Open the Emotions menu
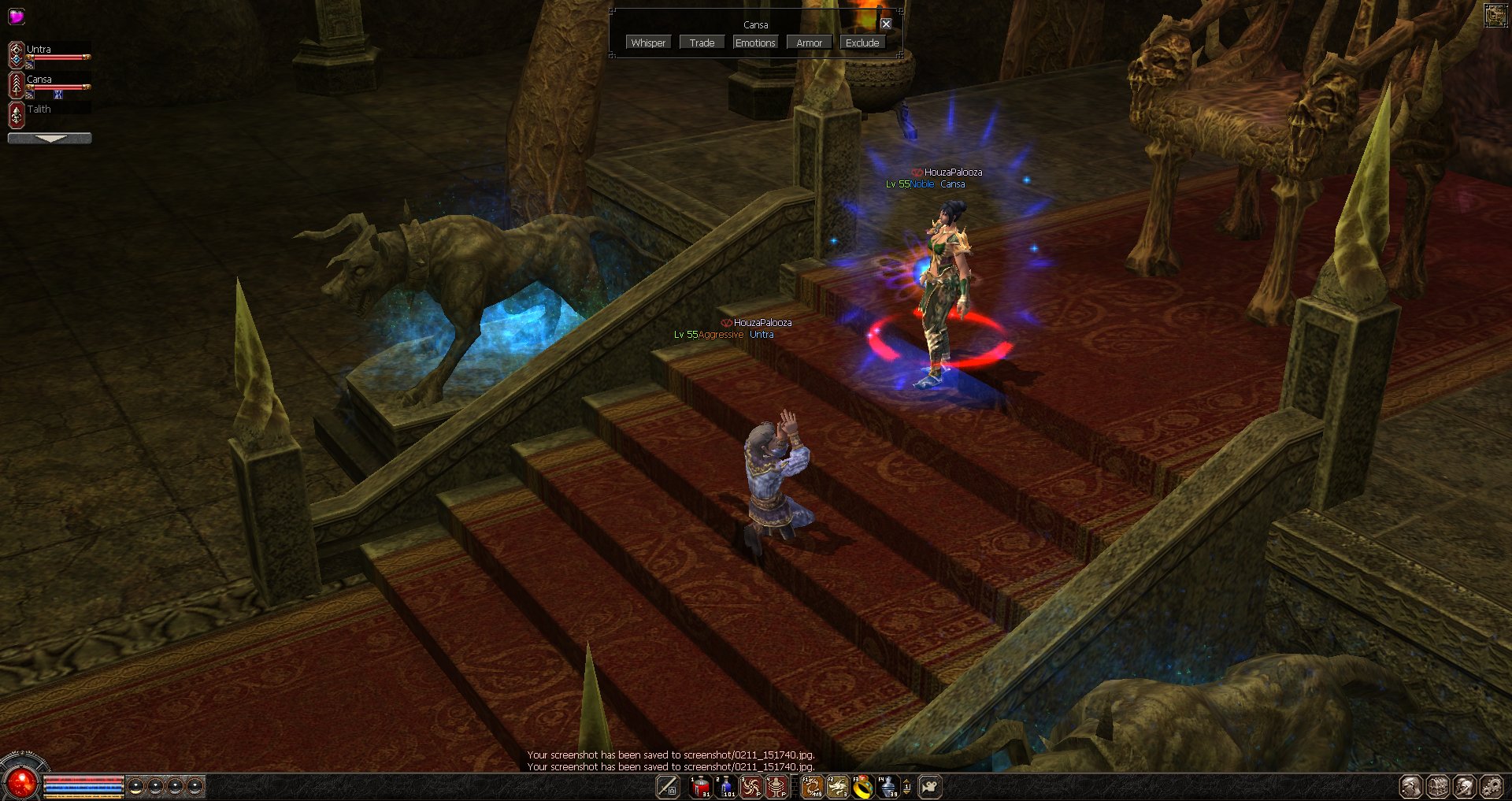Viewport: 1512px width, 801px height. 755,43
